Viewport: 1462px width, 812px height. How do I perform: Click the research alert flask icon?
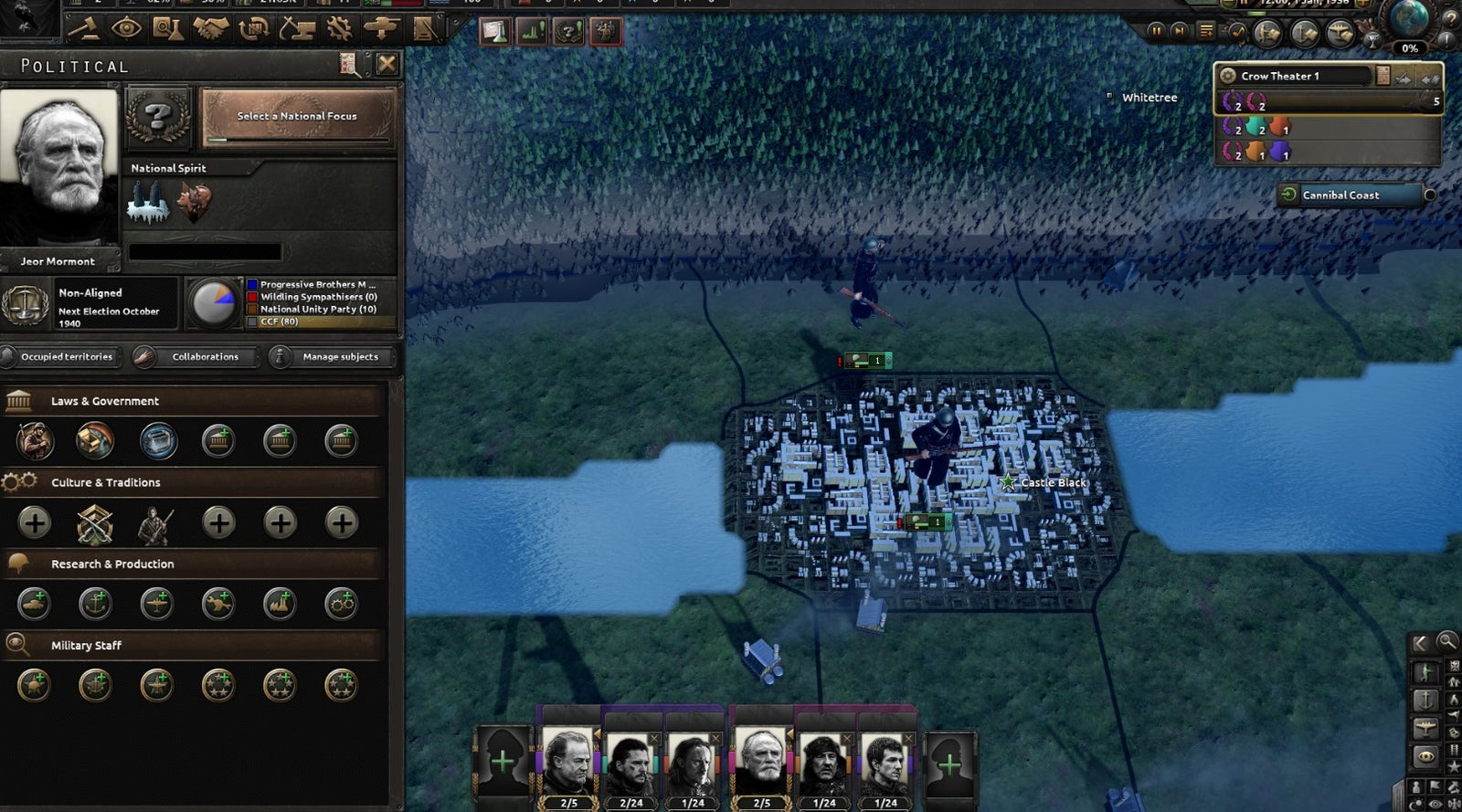tap(494, 32)
